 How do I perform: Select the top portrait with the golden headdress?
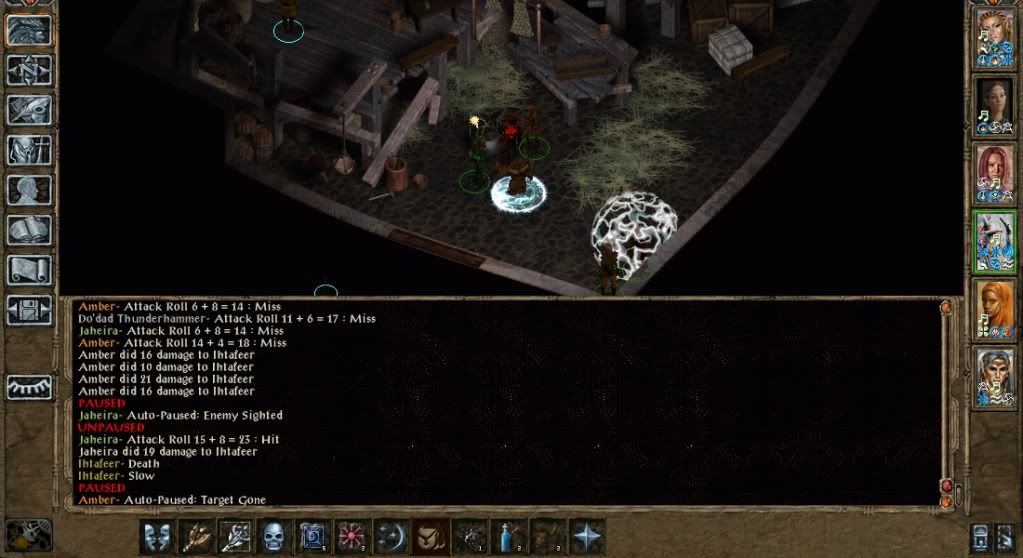995,38
